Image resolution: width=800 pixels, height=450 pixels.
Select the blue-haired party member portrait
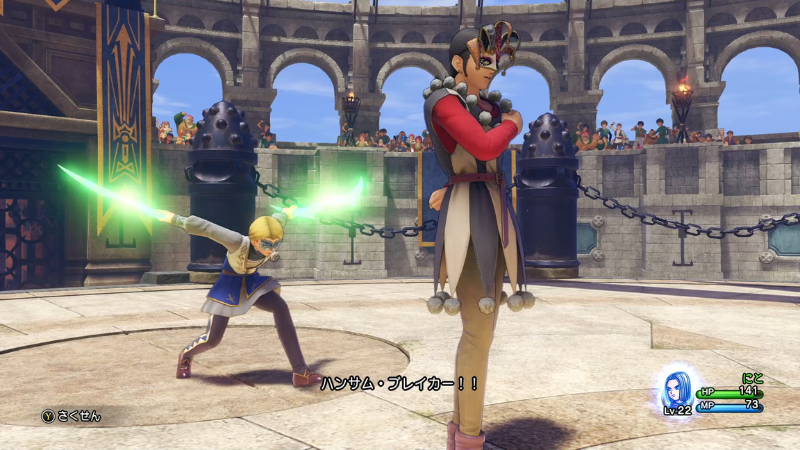tap(676, 389)
